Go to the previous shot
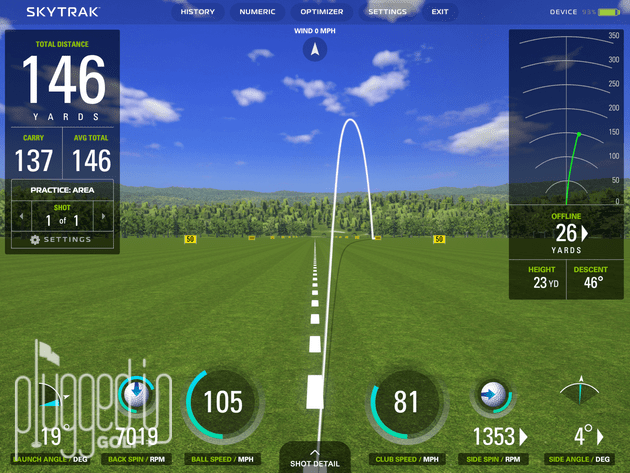This screenshot has height=473, width=630. coord(19,216)
